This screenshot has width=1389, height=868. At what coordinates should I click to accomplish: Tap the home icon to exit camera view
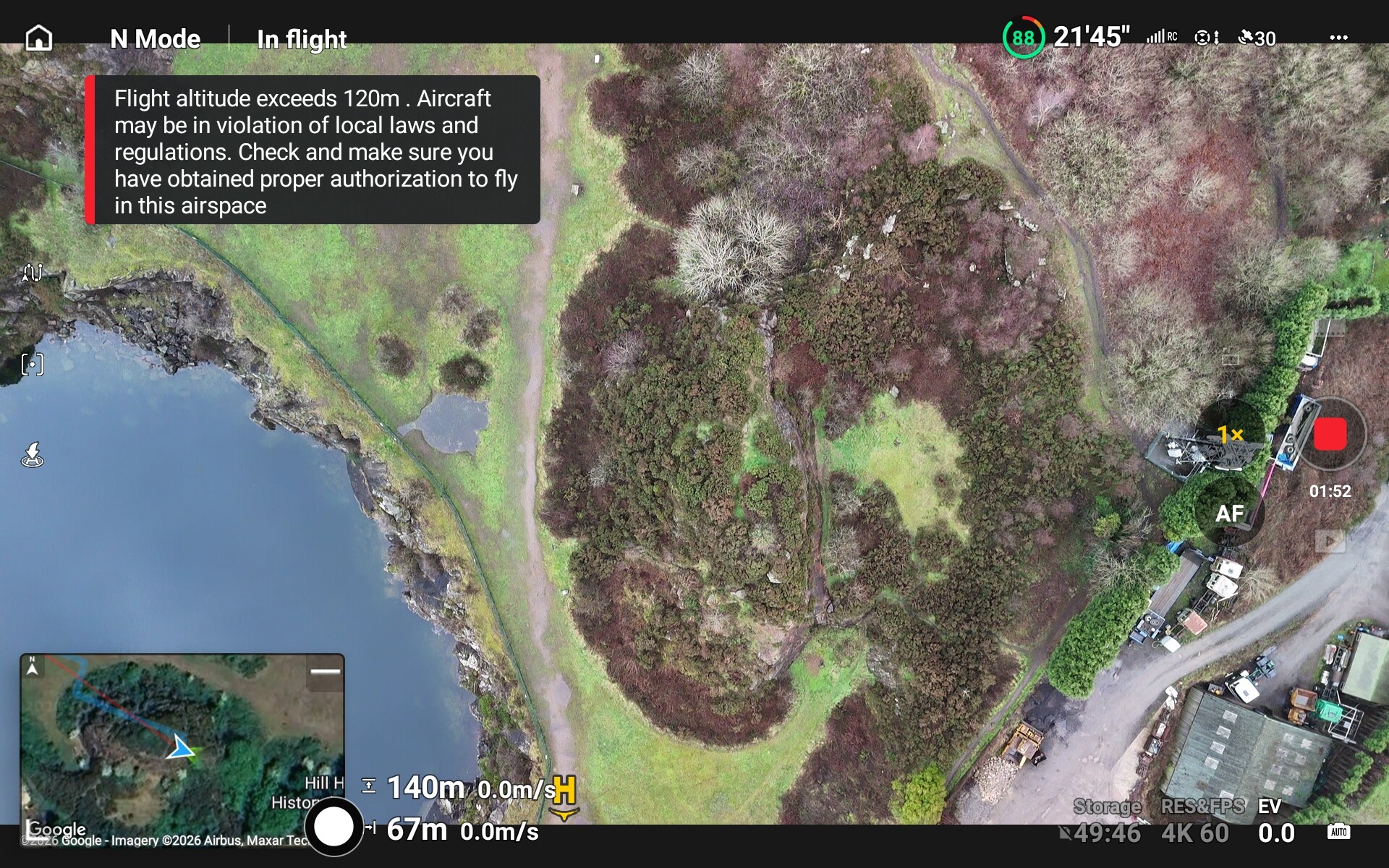39,38
